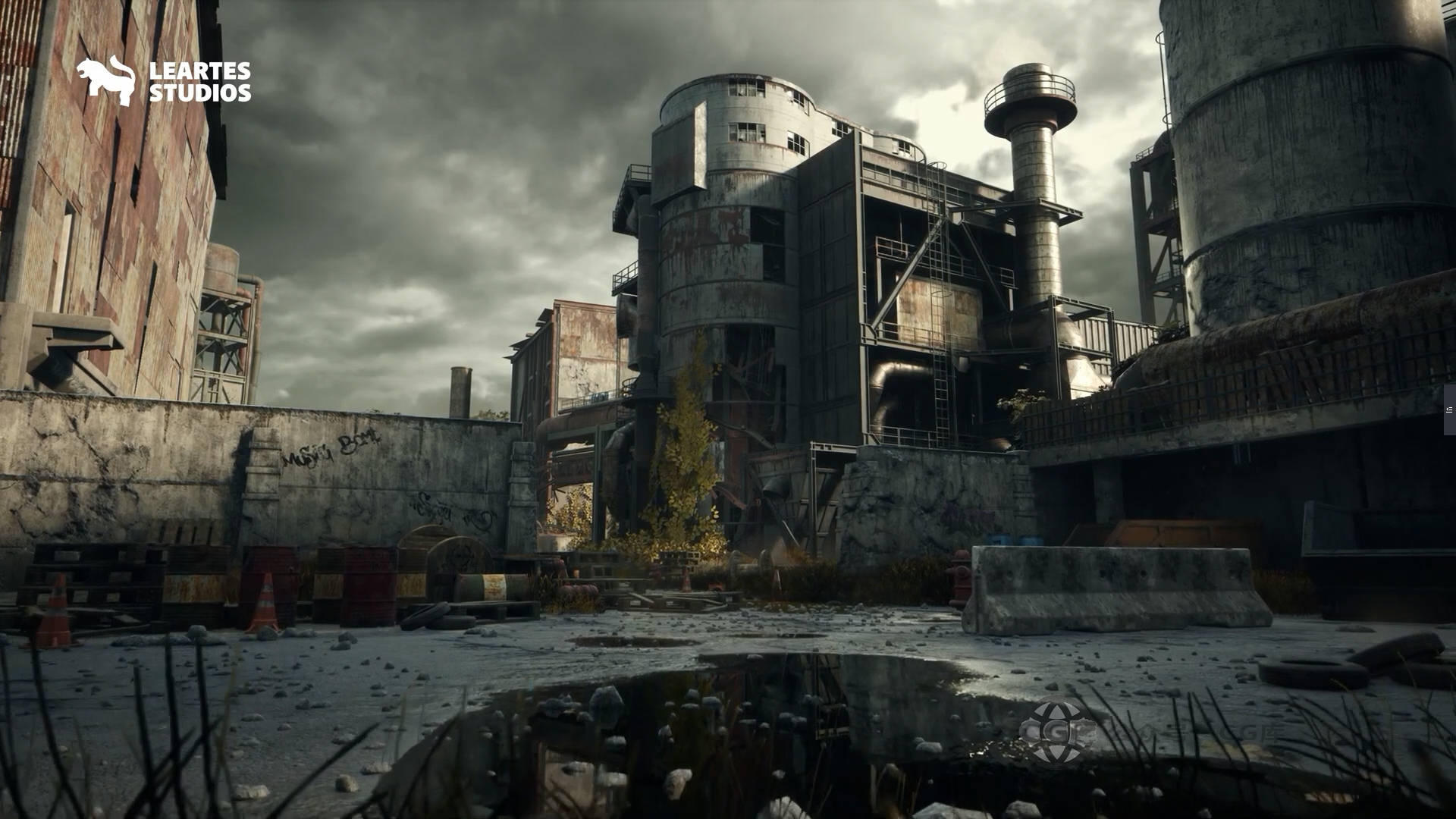Expand the collapsed side panel tab
This screenshot has width=1456, height=819.
pos(1449,409)
